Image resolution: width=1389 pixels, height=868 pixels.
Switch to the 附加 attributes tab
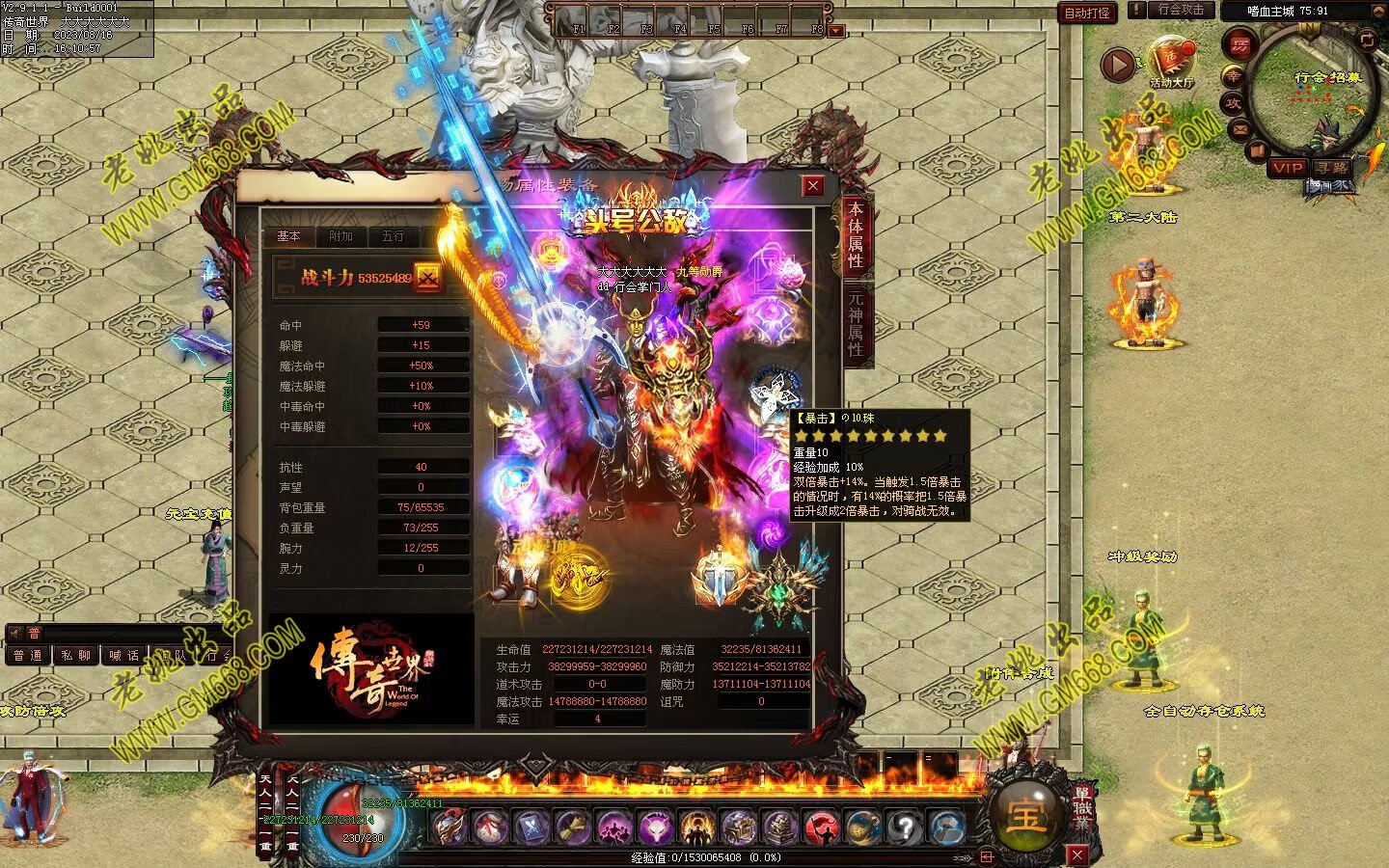click(x=340, y=236)
